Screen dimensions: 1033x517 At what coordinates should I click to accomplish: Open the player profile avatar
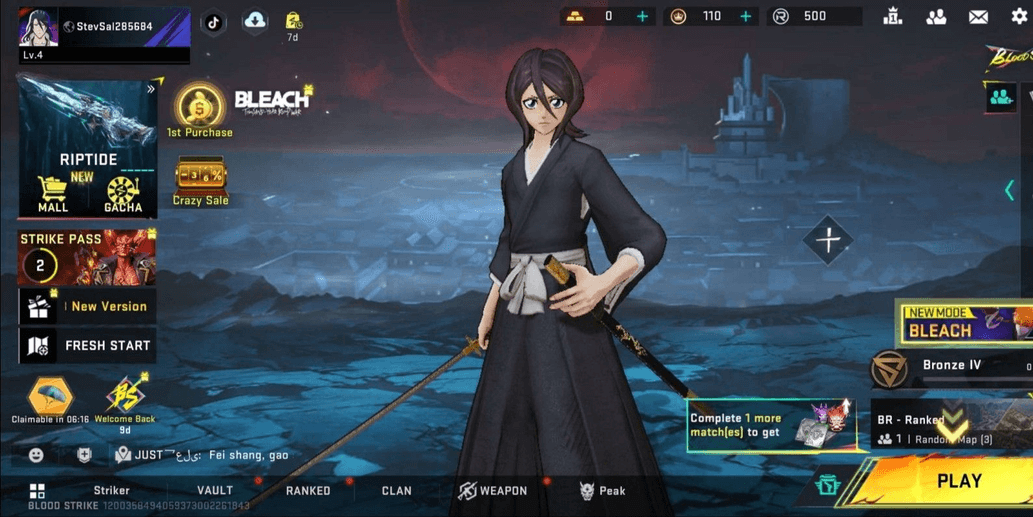(38, 28)
